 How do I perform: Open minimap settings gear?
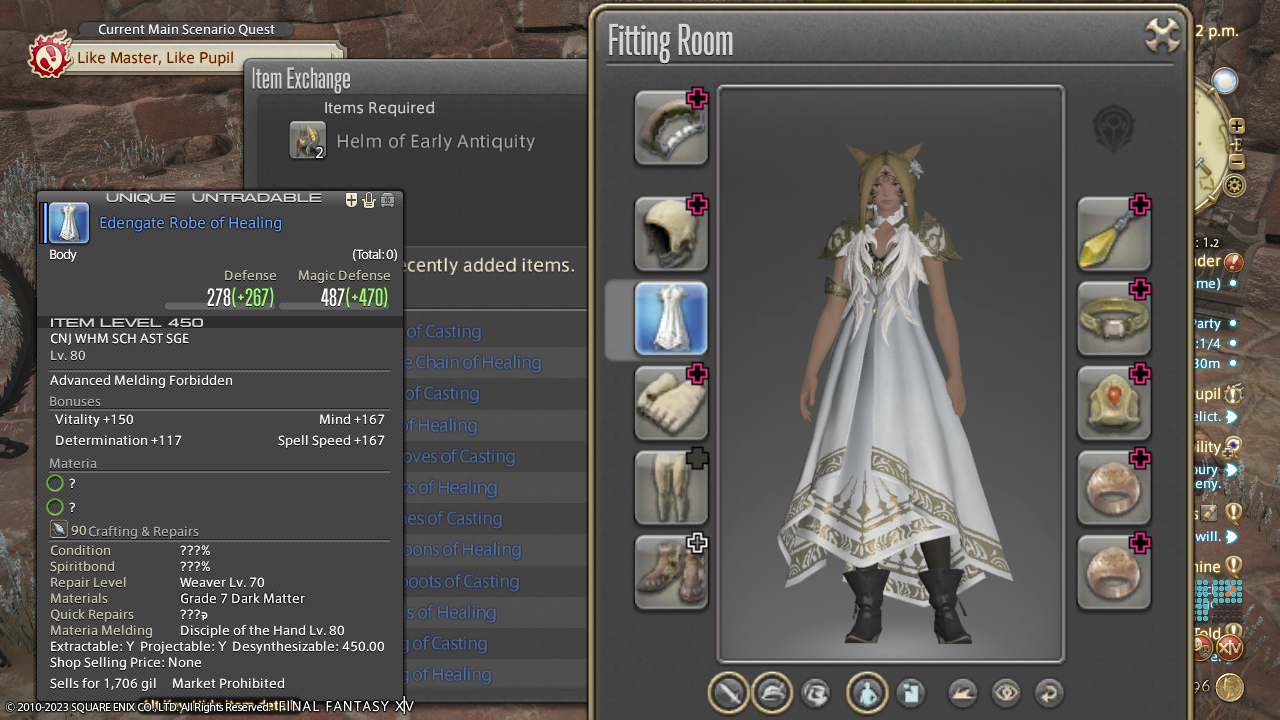(1235, 185)
